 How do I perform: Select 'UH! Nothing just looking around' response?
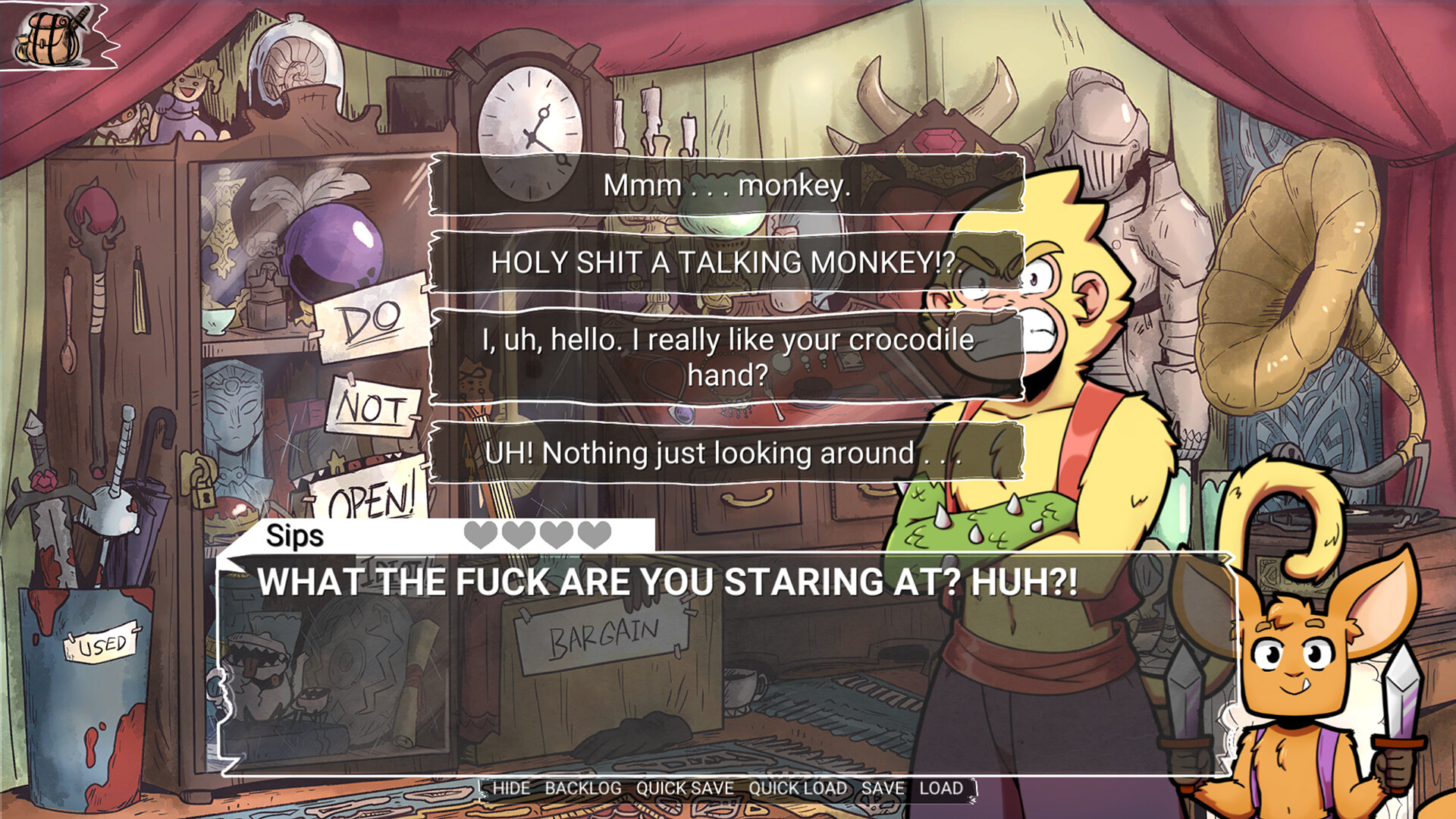[728, 452]
